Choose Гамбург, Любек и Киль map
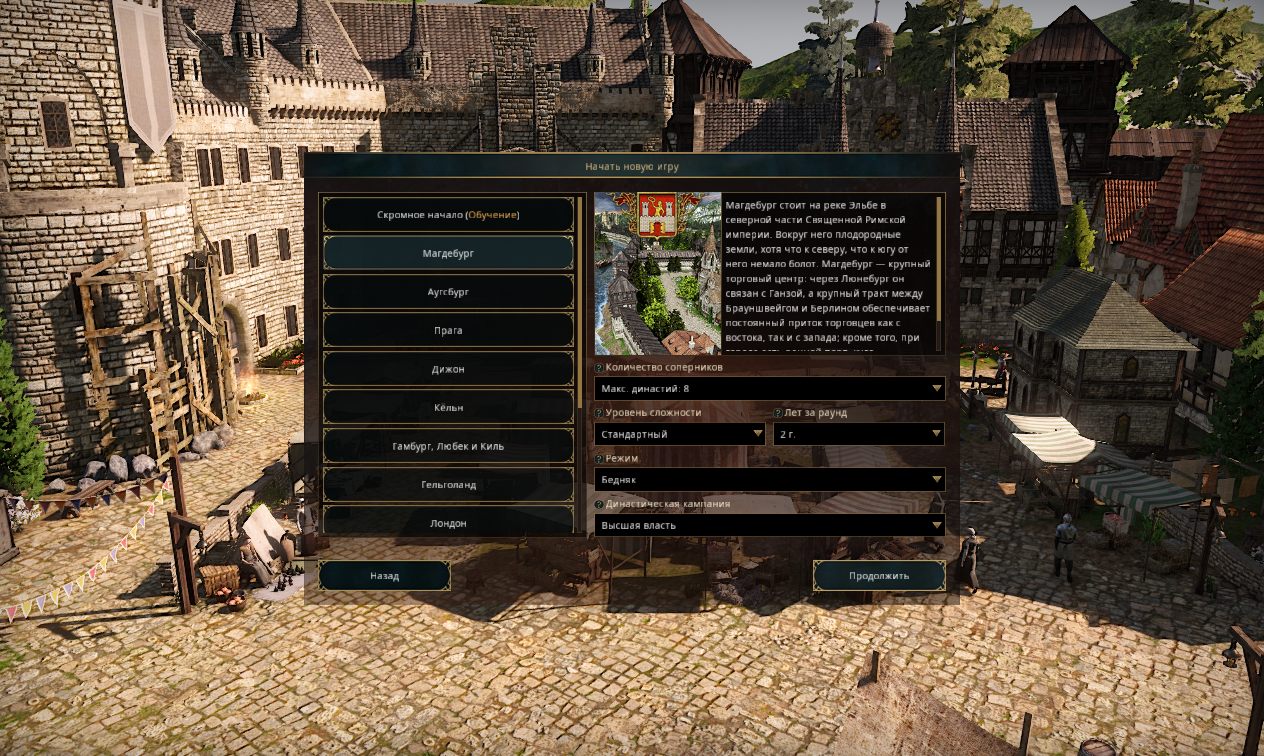This screenshot has width=1264, height=756. pos(447,446)
